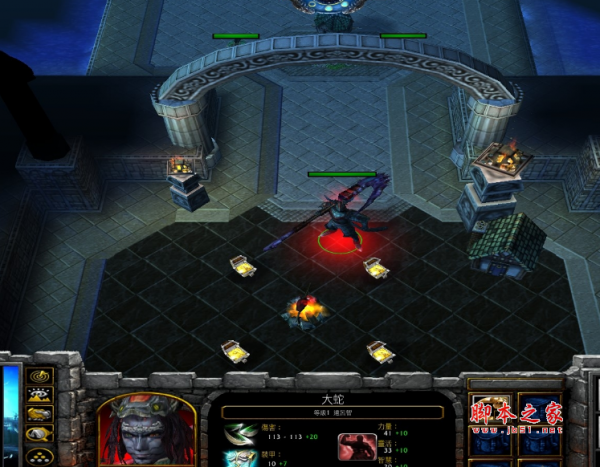Select the item in the first inventory slot
Screen dimensions: 600x467
coord(490,412)
